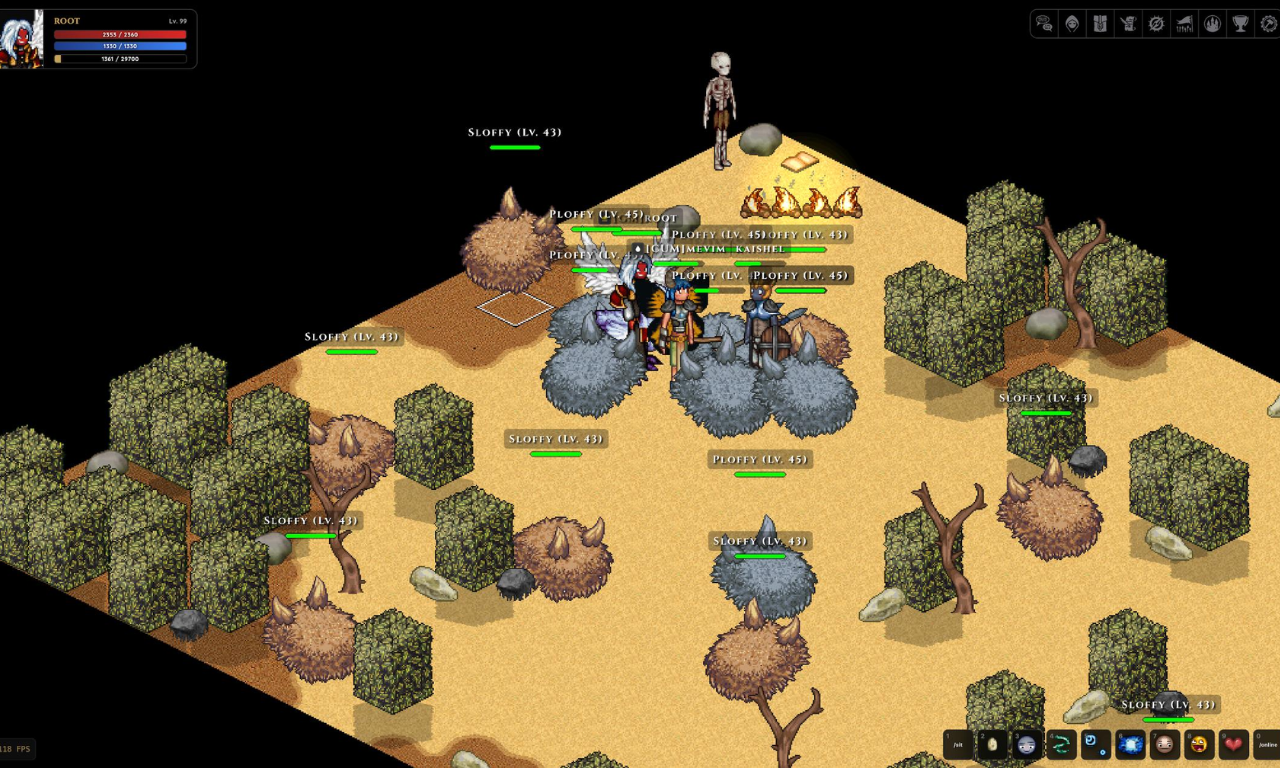Activate the blue energy burst skill
The image size is (1280, 768).
[x=1130, y=744]
